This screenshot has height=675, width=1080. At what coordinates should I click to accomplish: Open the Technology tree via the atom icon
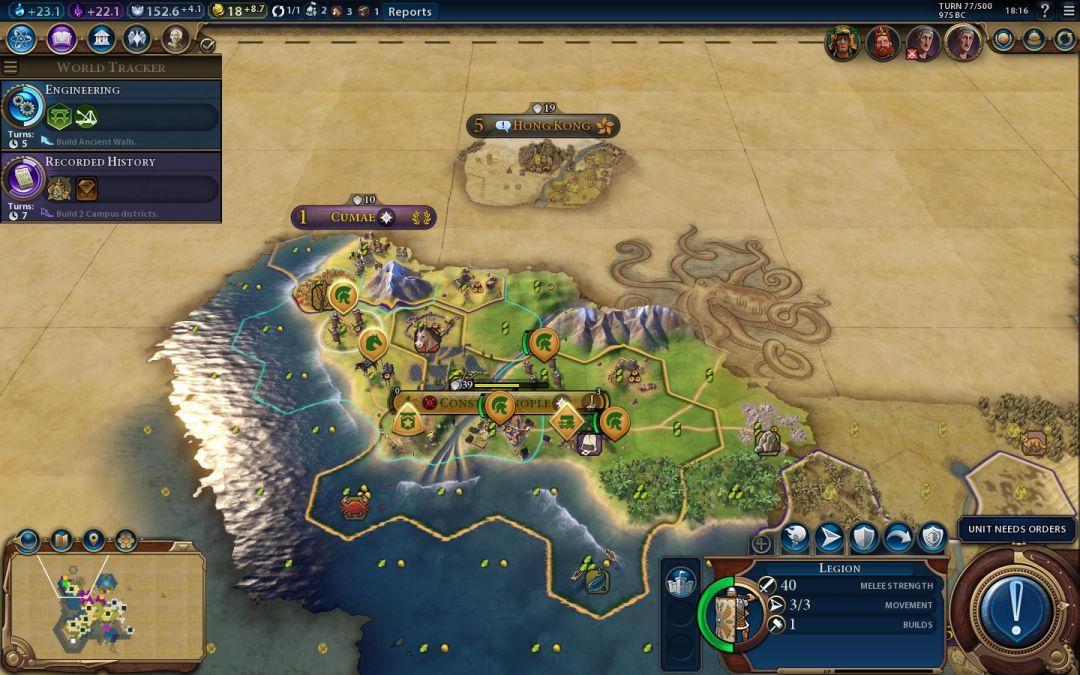[22, 39]
